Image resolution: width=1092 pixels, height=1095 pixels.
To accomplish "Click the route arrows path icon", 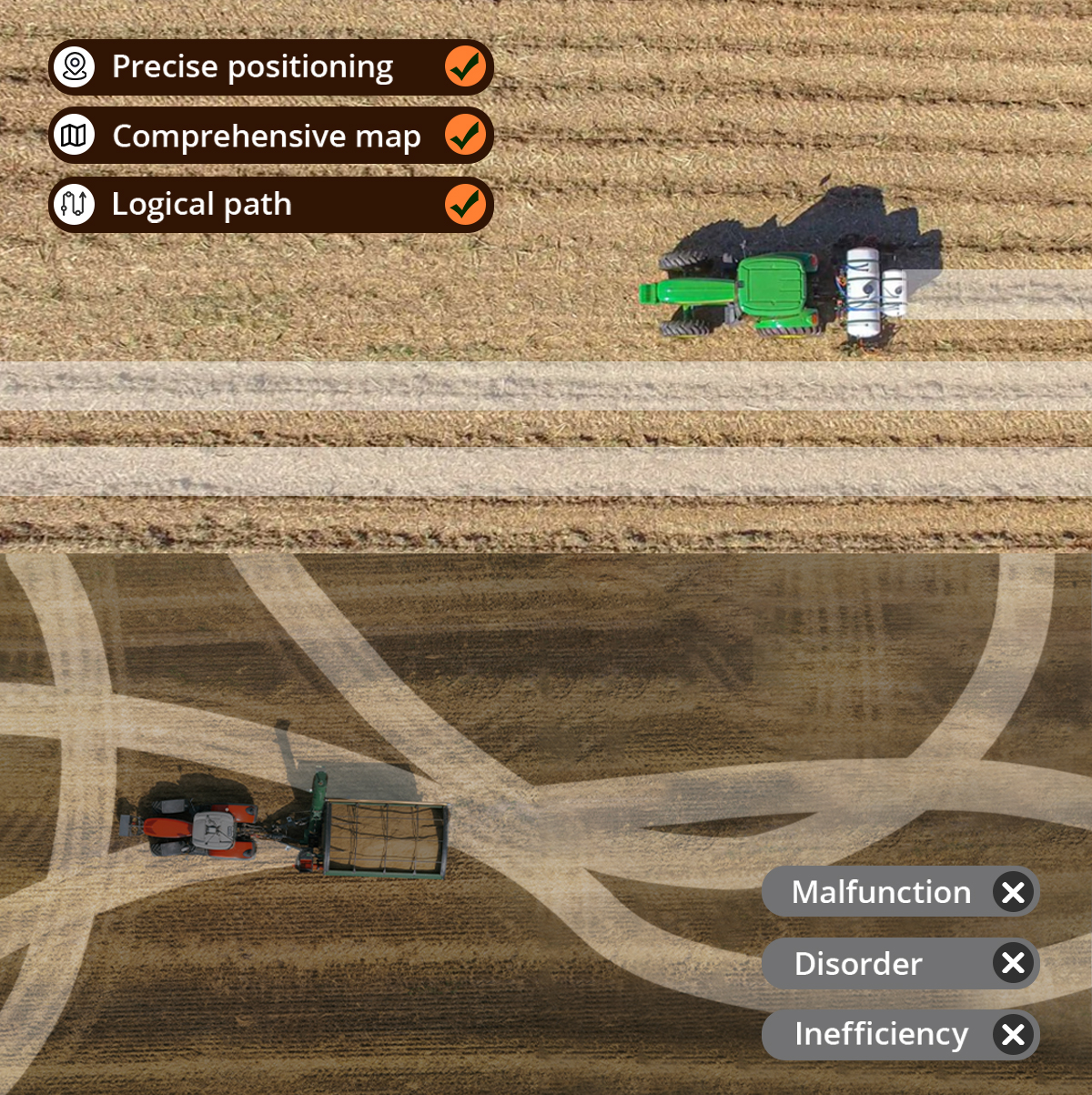I will [x=75, y=205].
